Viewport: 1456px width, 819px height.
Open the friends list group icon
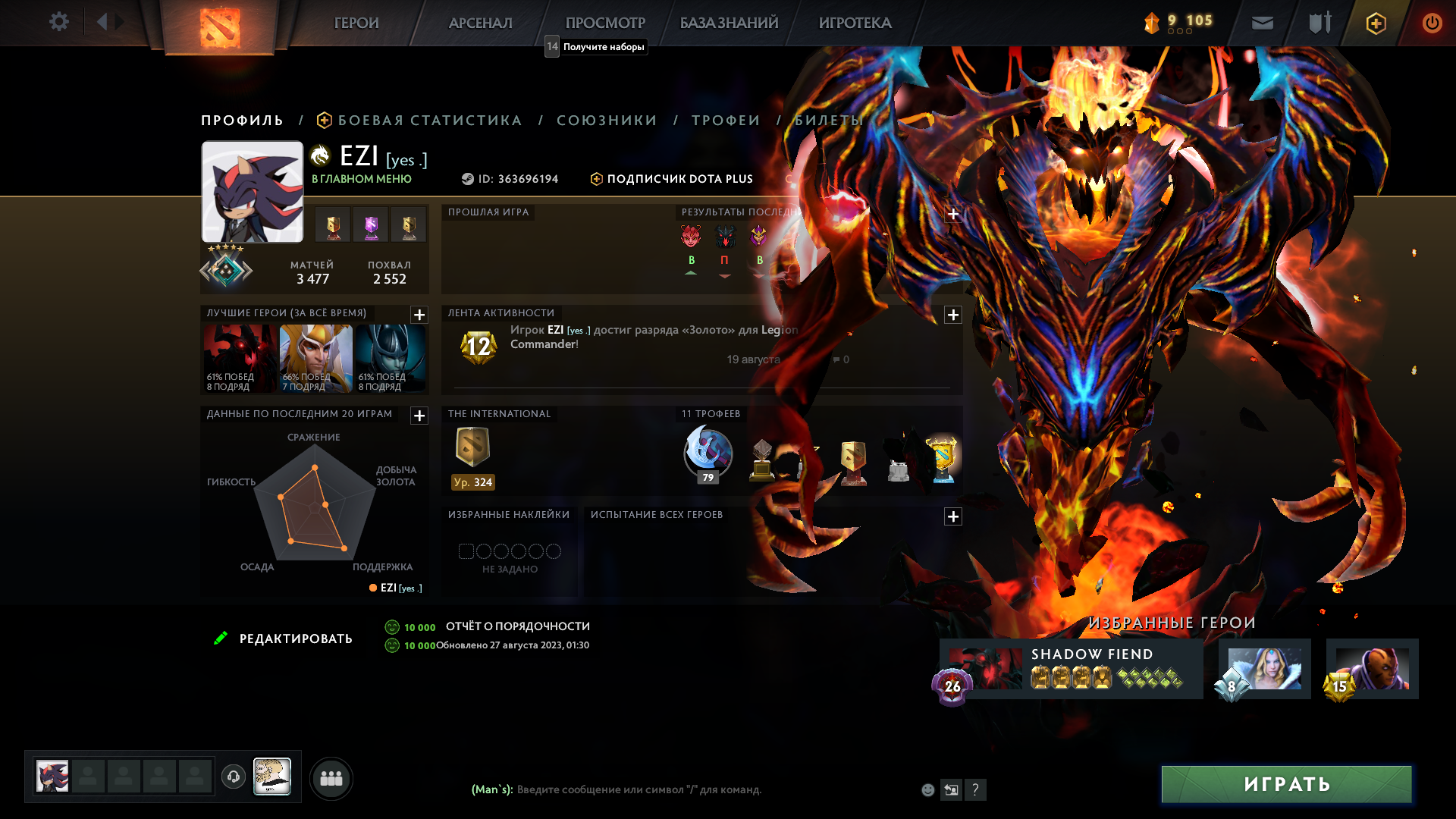[x=331, y=777]
